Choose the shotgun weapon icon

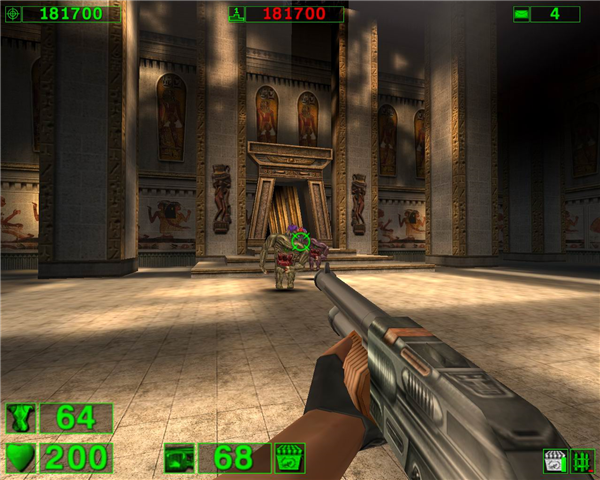179,458
